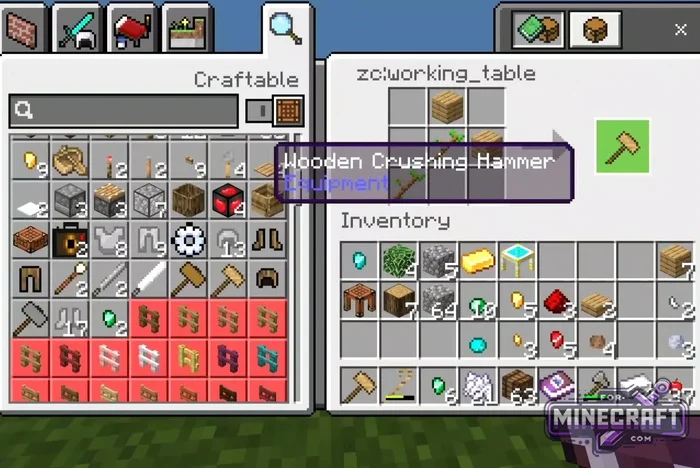Viewport: 700px width, 468px height.
Task: Select the cobblestone stack of 64
Action: point(436,300)
